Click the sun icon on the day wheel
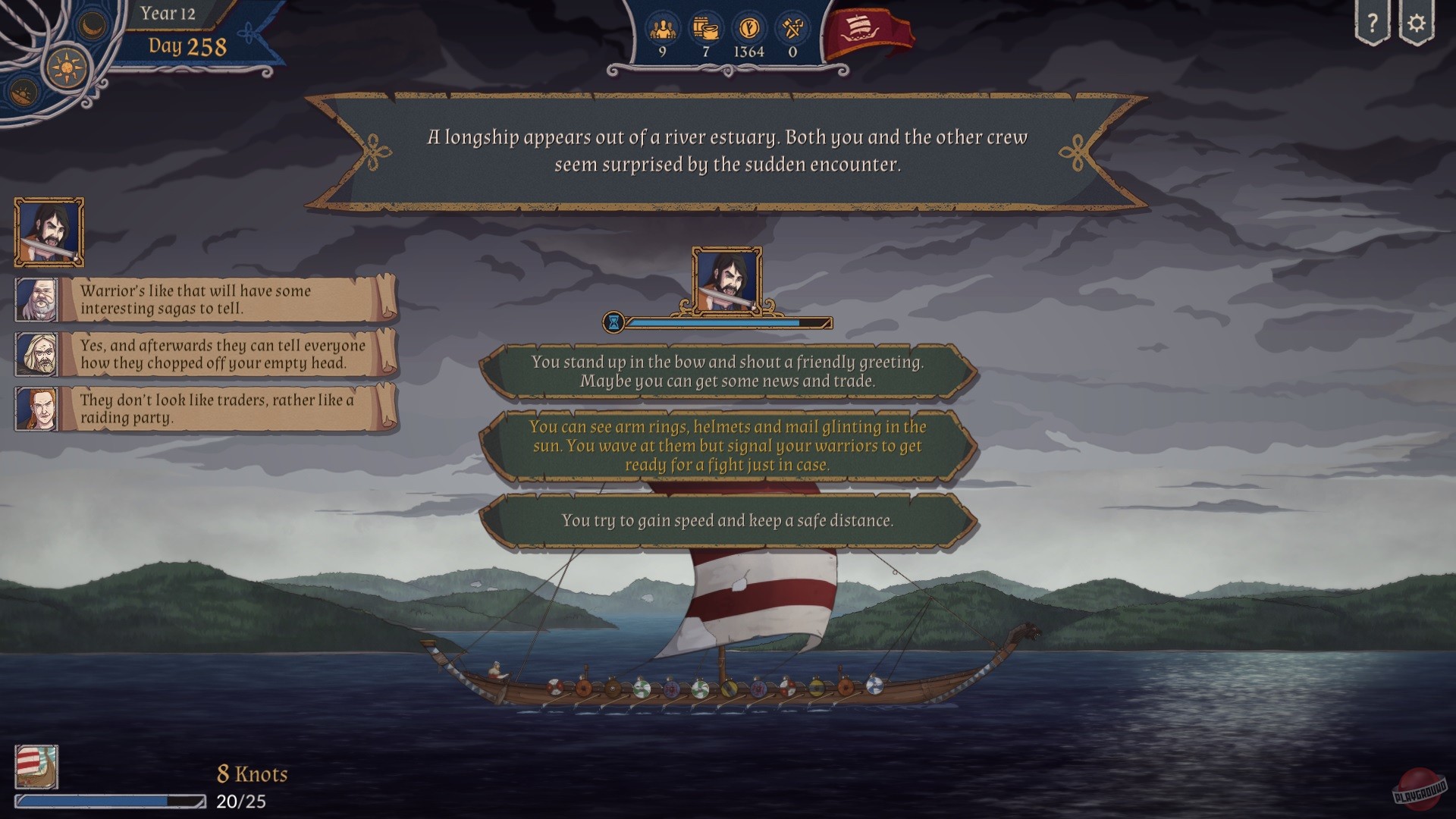The image size is (1456, 819). click(x=67, y=67)
